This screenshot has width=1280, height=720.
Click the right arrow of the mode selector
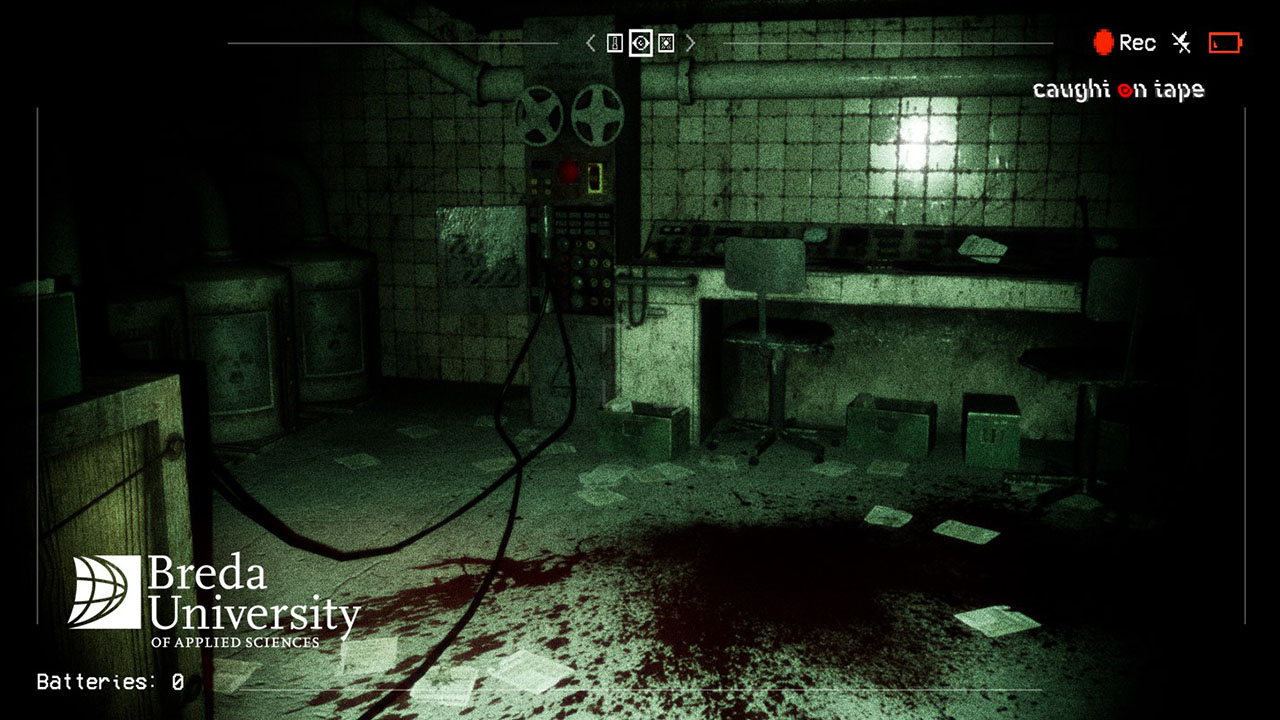click(690, 43)
